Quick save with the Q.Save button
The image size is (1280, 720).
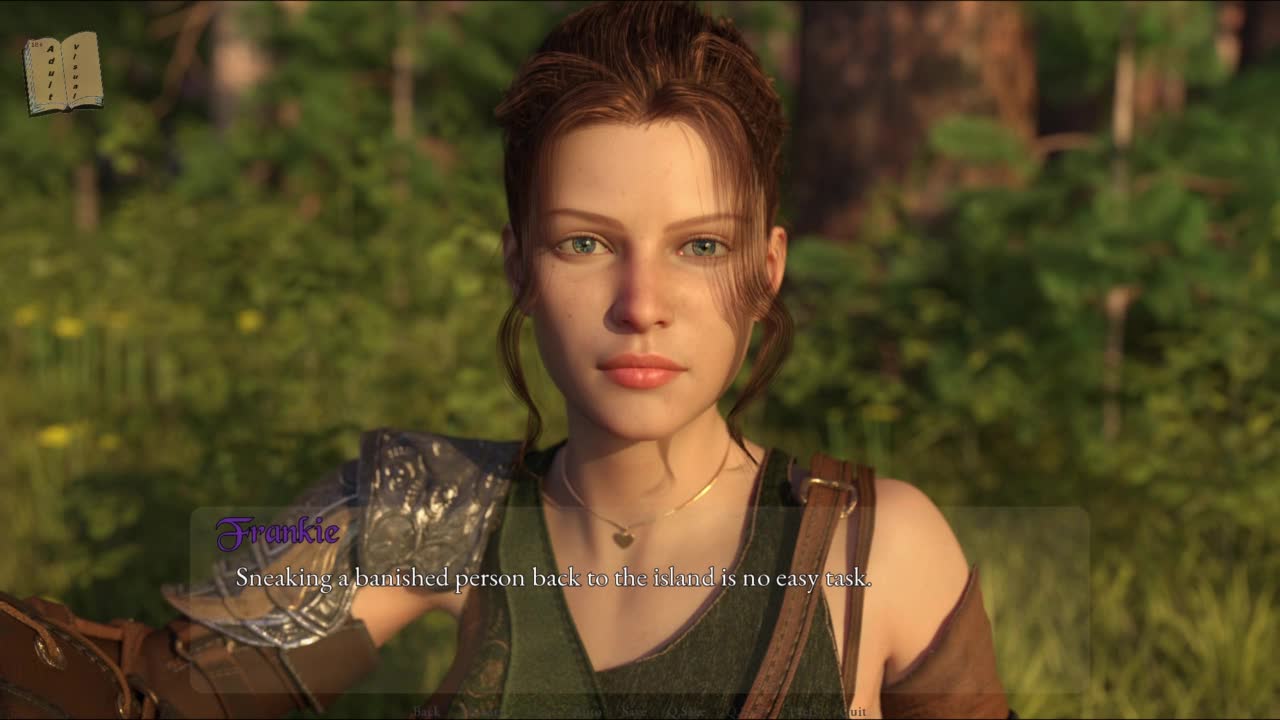pyautogui.click(x=687, y=712)
